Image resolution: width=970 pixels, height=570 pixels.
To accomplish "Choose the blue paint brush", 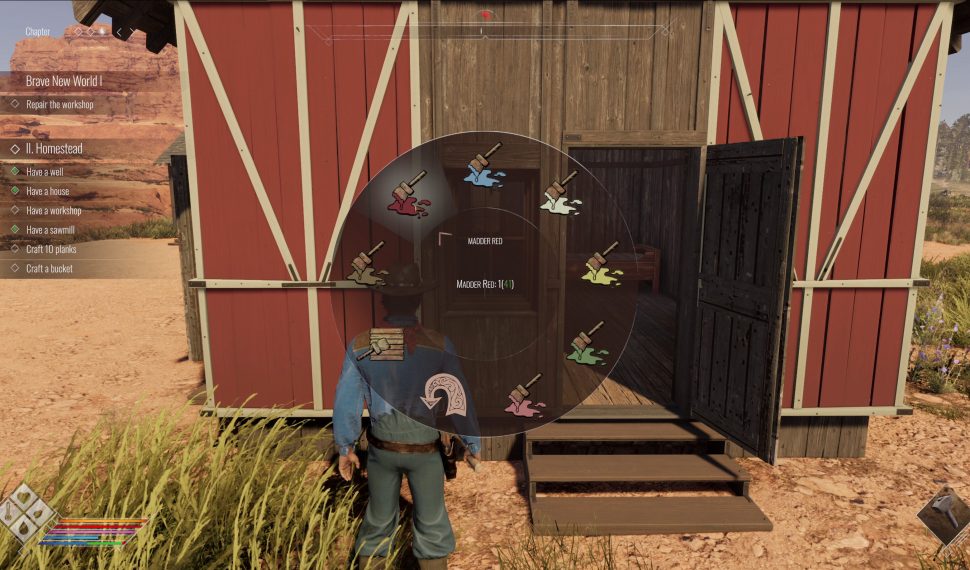I will pos(484,165).
